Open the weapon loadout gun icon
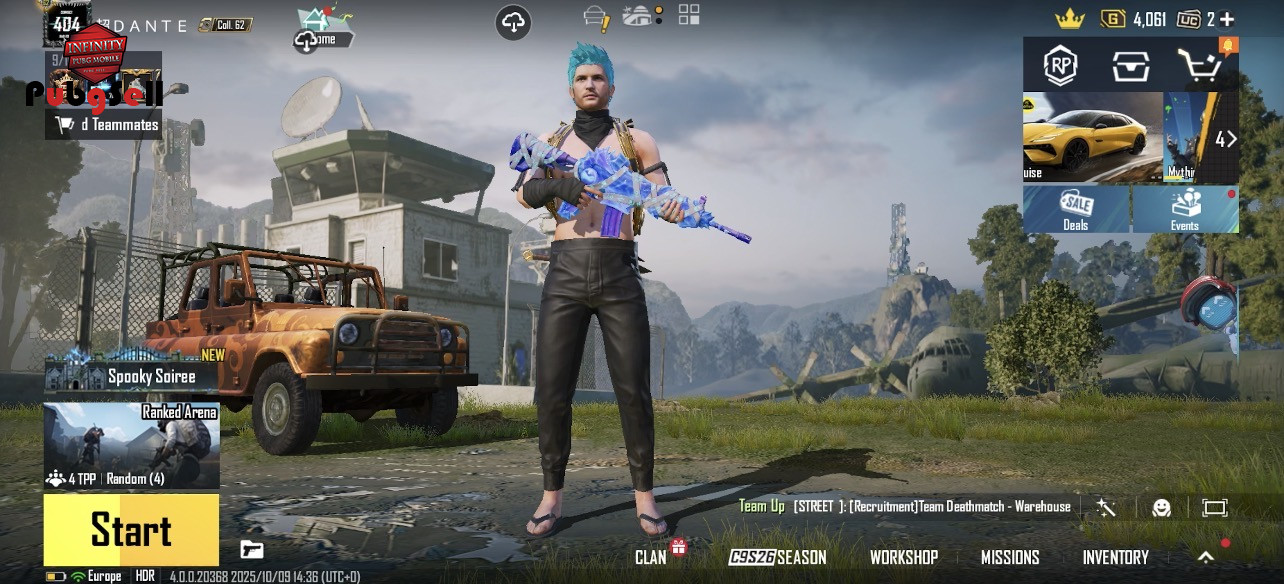Viewport: 1284px width, 584px height. pos(252,549)
